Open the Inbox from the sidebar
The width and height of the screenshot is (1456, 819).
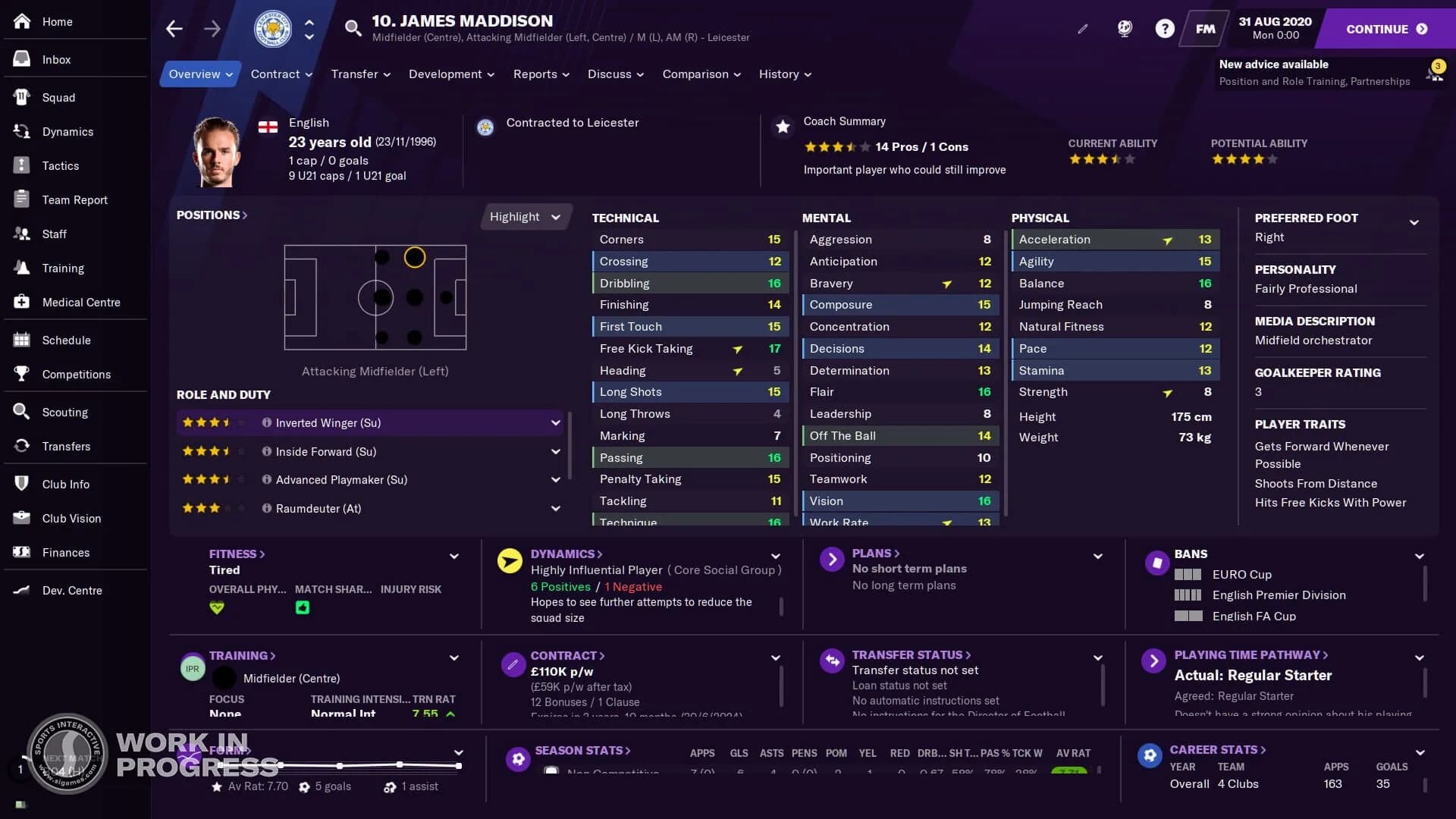tap(55, 59)
